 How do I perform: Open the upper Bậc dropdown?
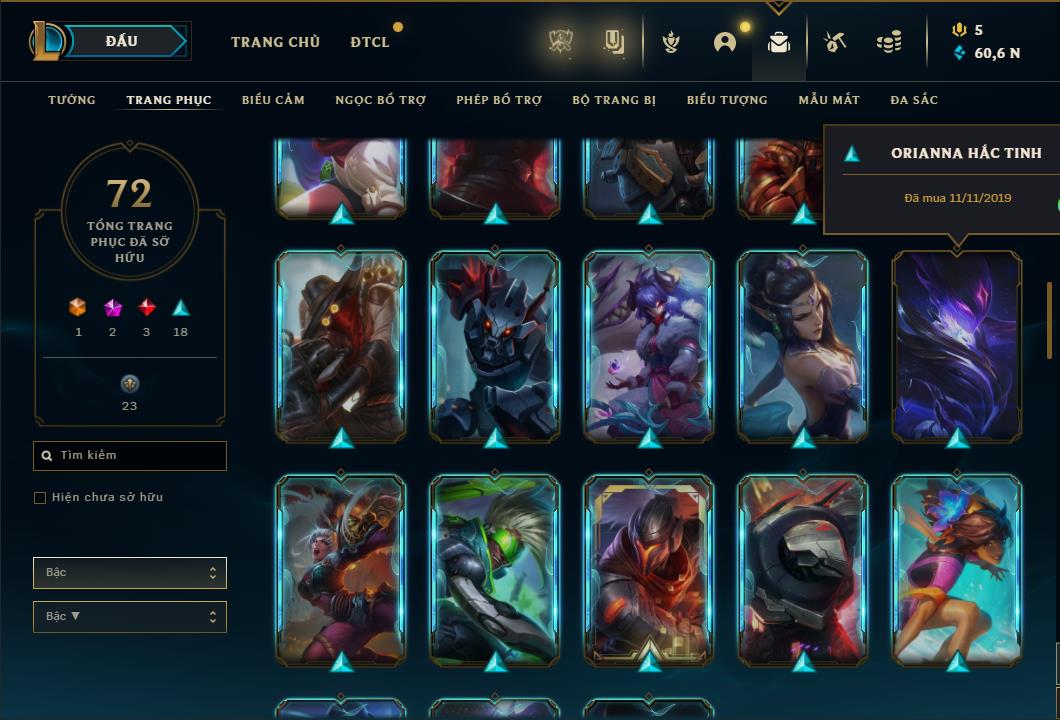point(130,573)
